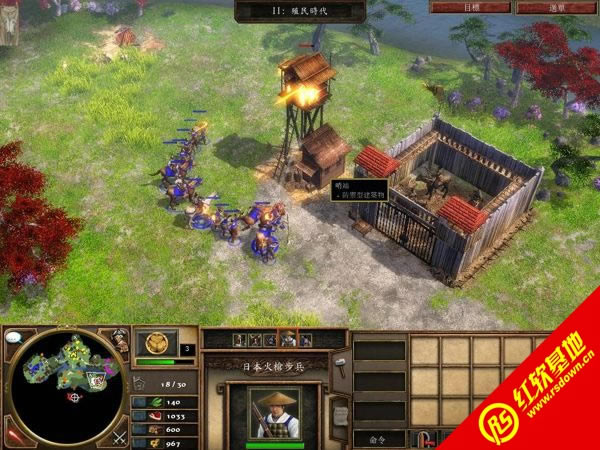This screenshot has width=600, height=450.
Task: Open the chat speech bubble icon
Action: 13,337
